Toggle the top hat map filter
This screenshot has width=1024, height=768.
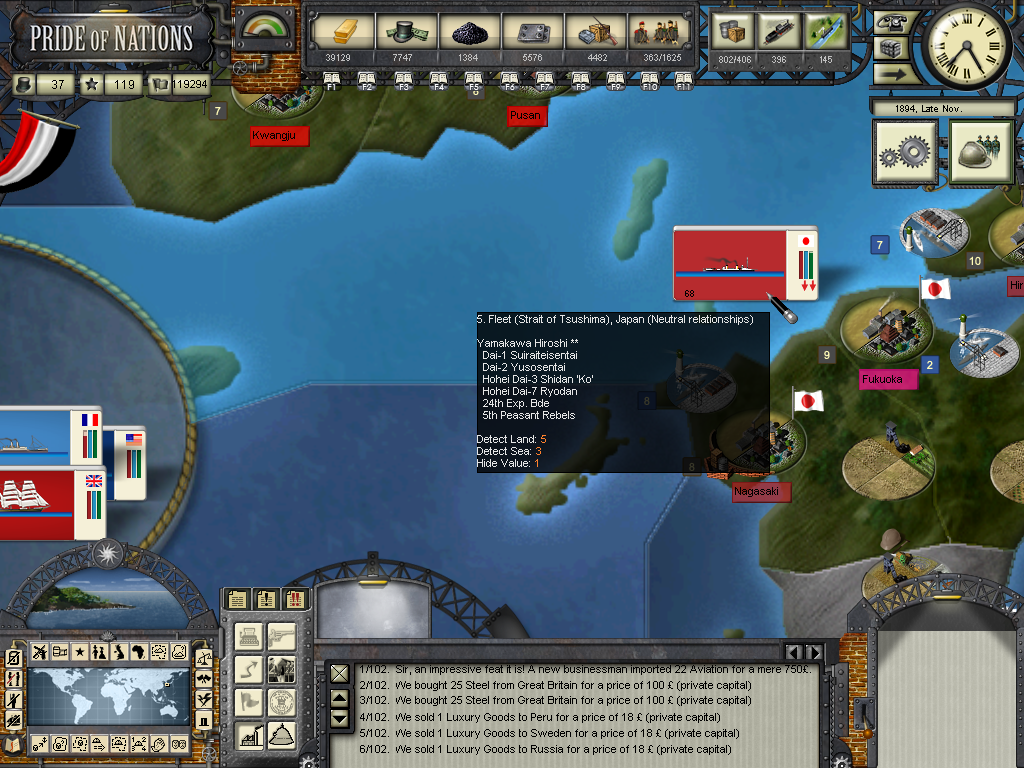pyautogui.click(x=204, y=720)
